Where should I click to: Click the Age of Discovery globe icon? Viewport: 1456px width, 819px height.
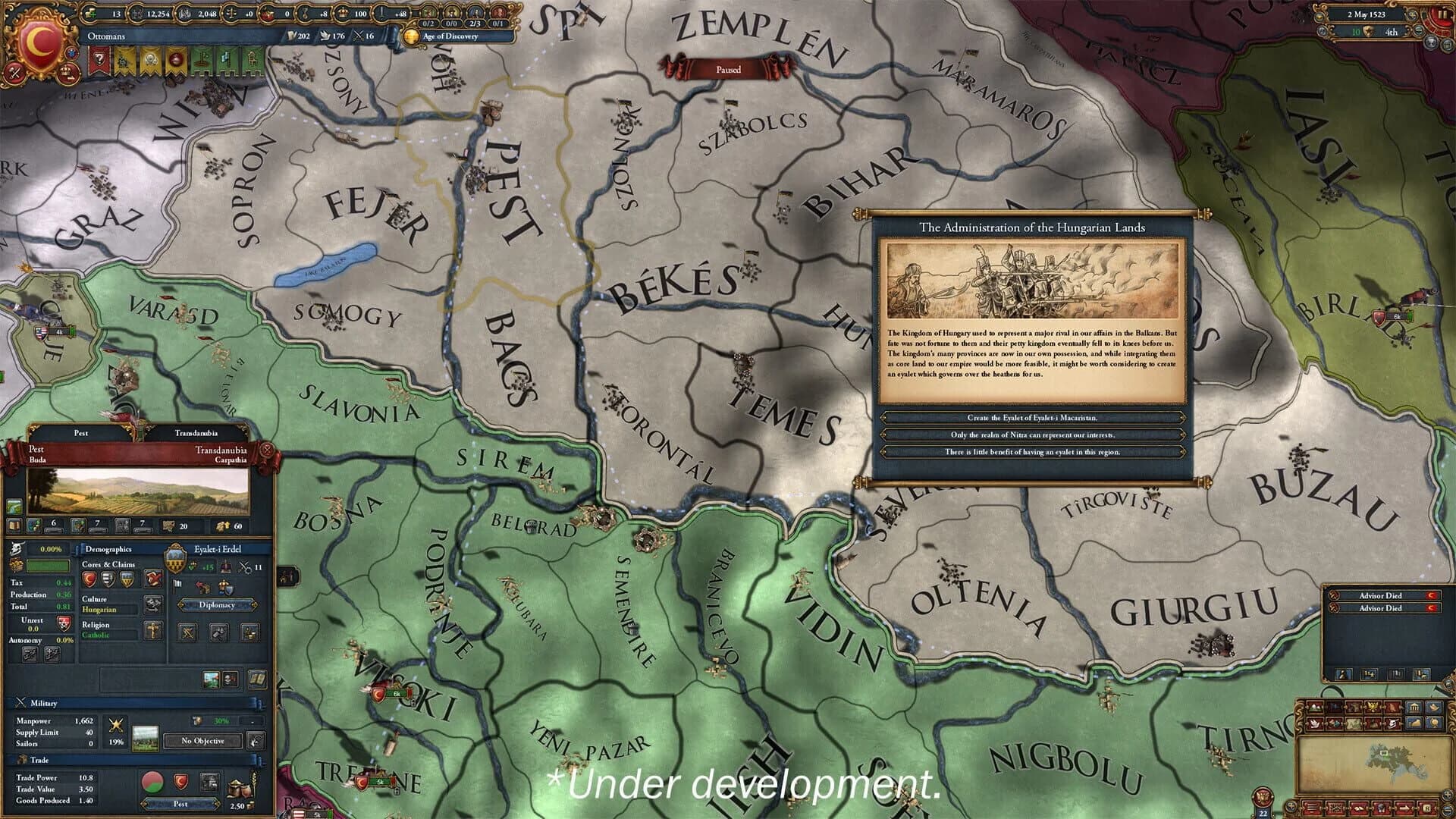(x=411, y=36)
